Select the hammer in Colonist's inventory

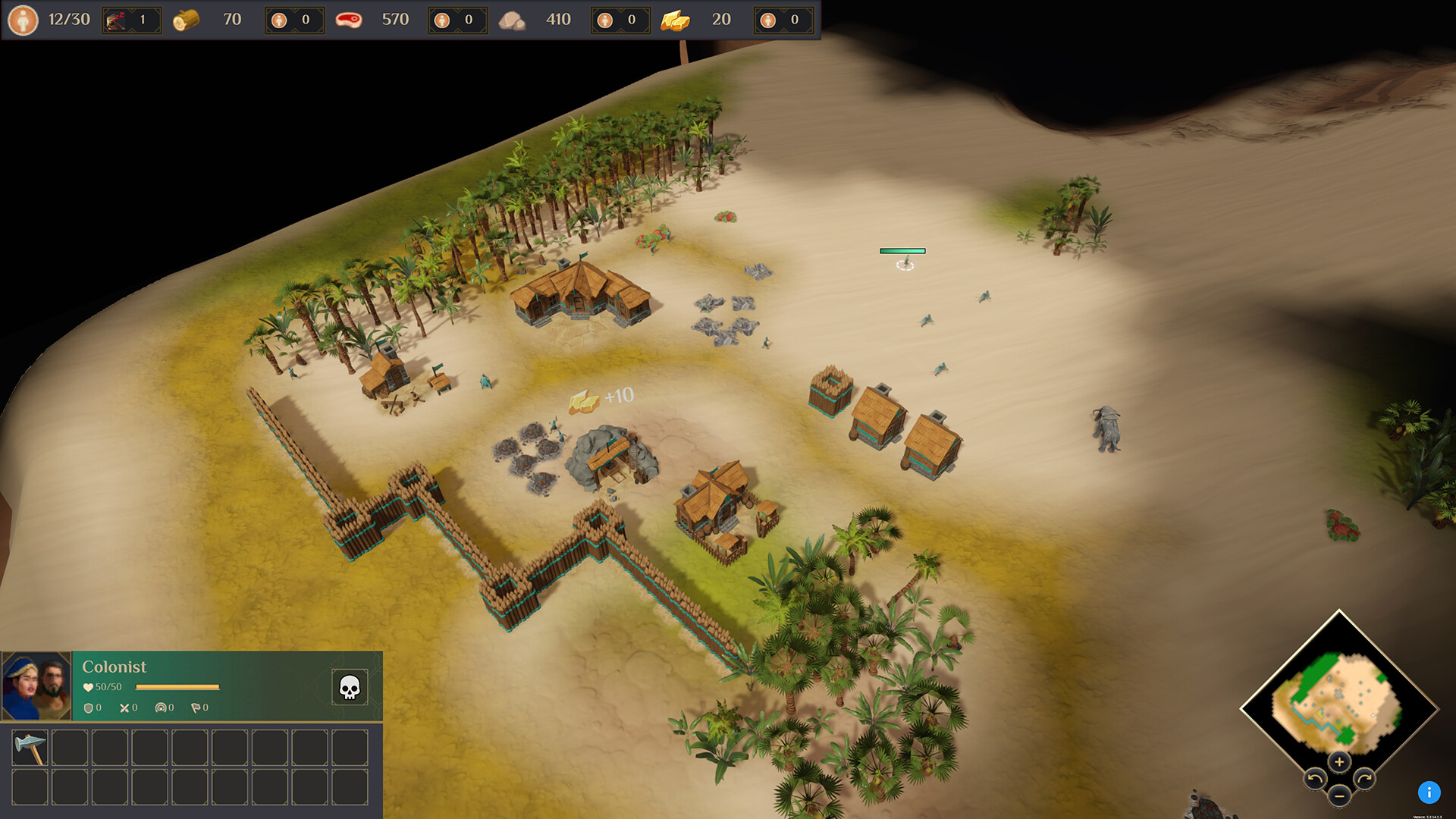30,748
